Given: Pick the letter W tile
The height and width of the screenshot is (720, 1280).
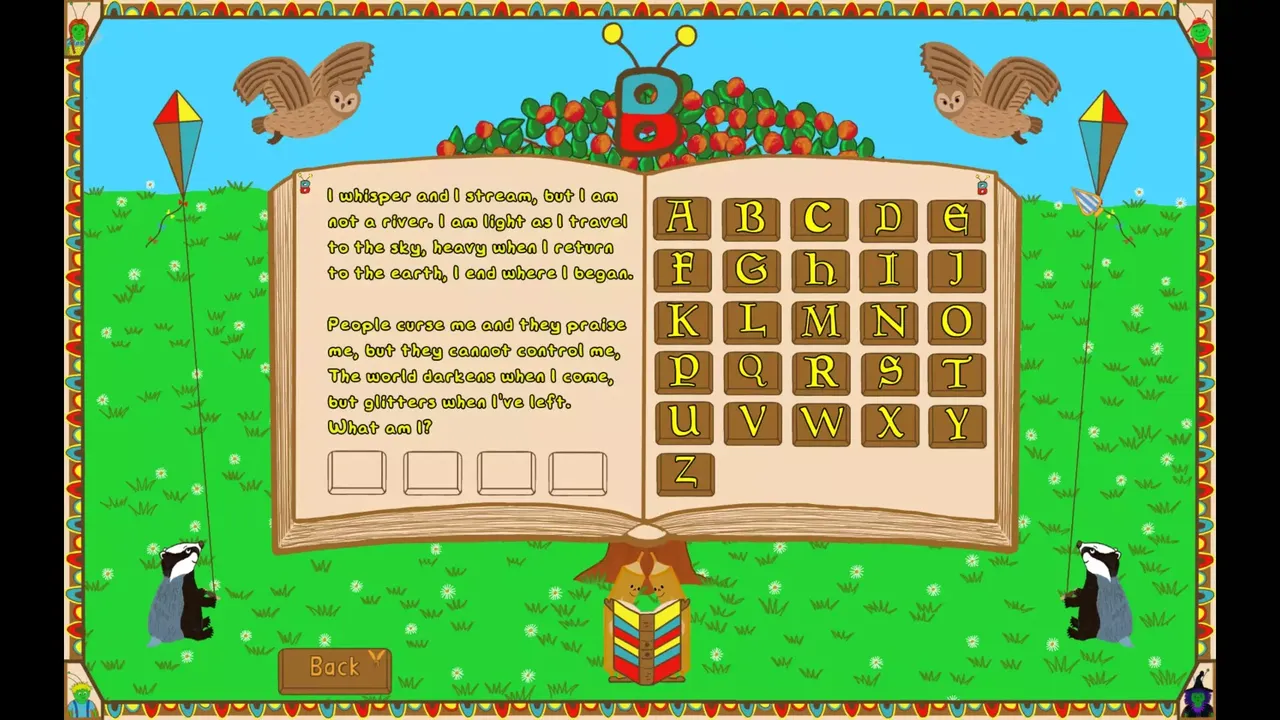Looking at the screenshot, I should pos(821,426).
